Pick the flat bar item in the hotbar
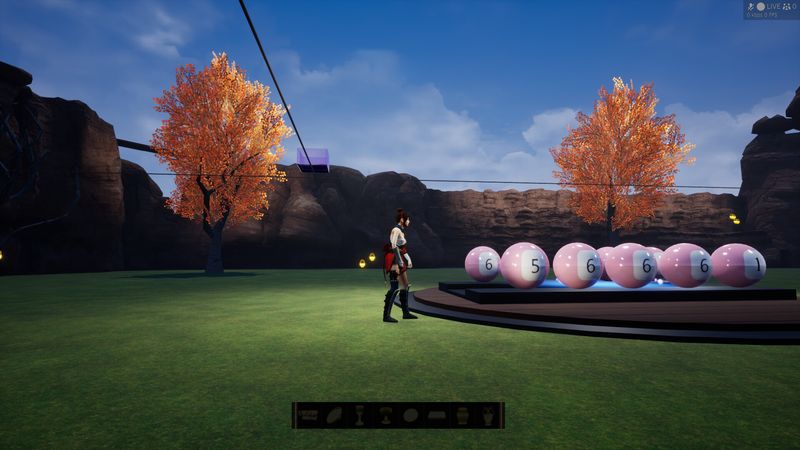 [x=437, y=415]
